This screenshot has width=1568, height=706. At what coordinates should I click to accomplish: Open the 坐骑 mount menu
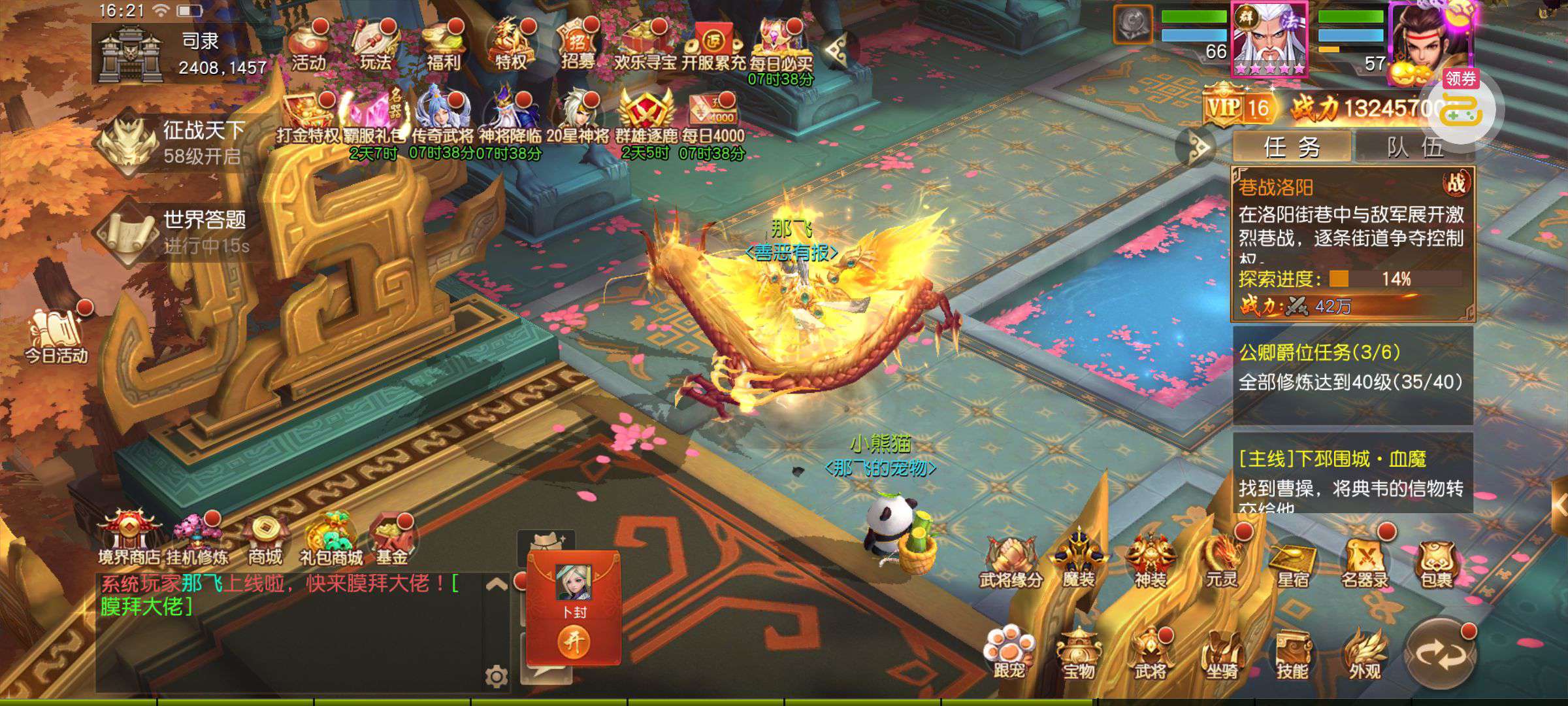1220,654
